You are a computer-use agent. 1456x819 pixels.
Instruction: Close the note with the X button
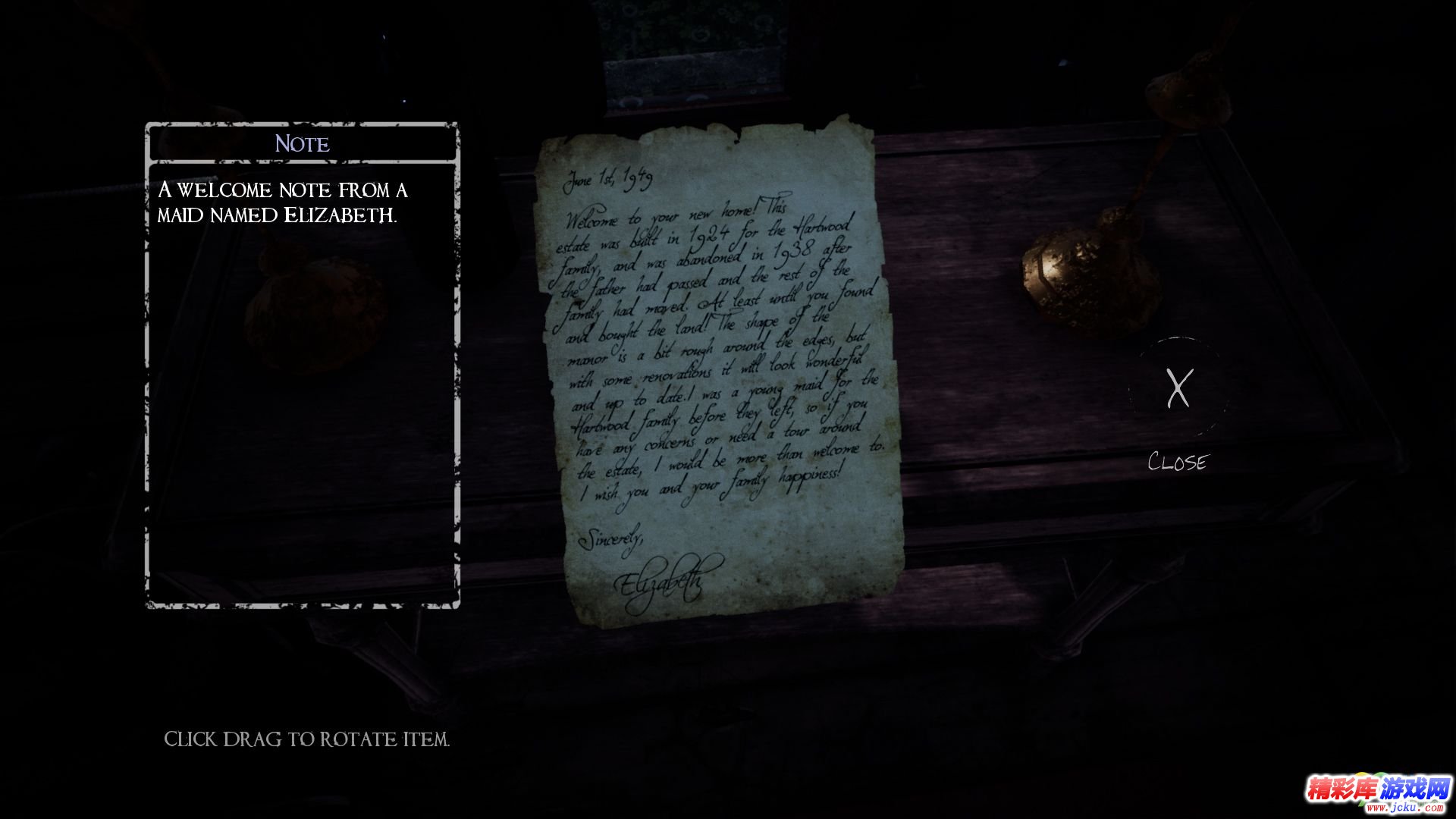point(1178,388)
